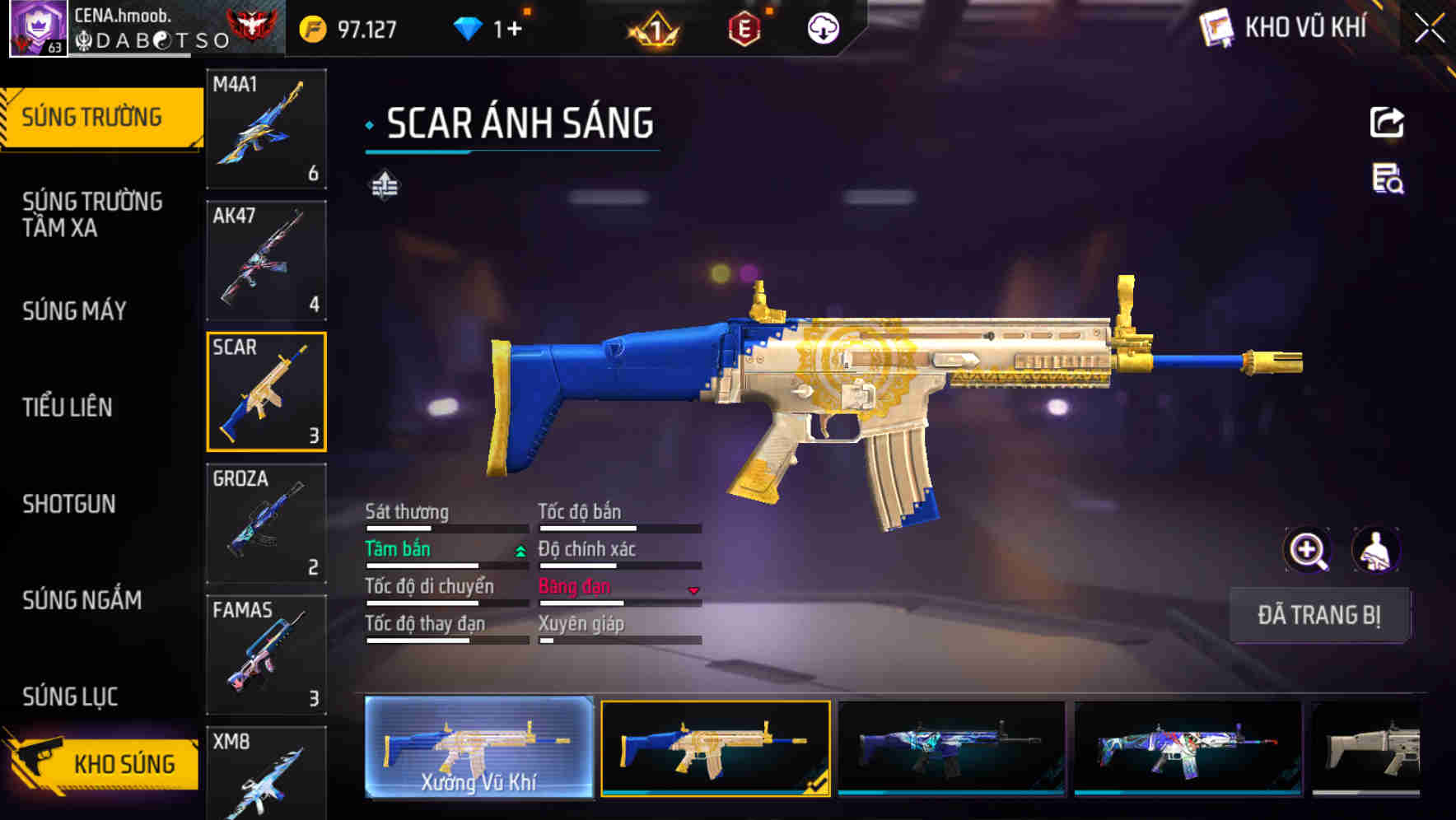This screenshot has height=820, width=1456.
Task: Close the weapon armory screen
Action: coord(1430,28)
